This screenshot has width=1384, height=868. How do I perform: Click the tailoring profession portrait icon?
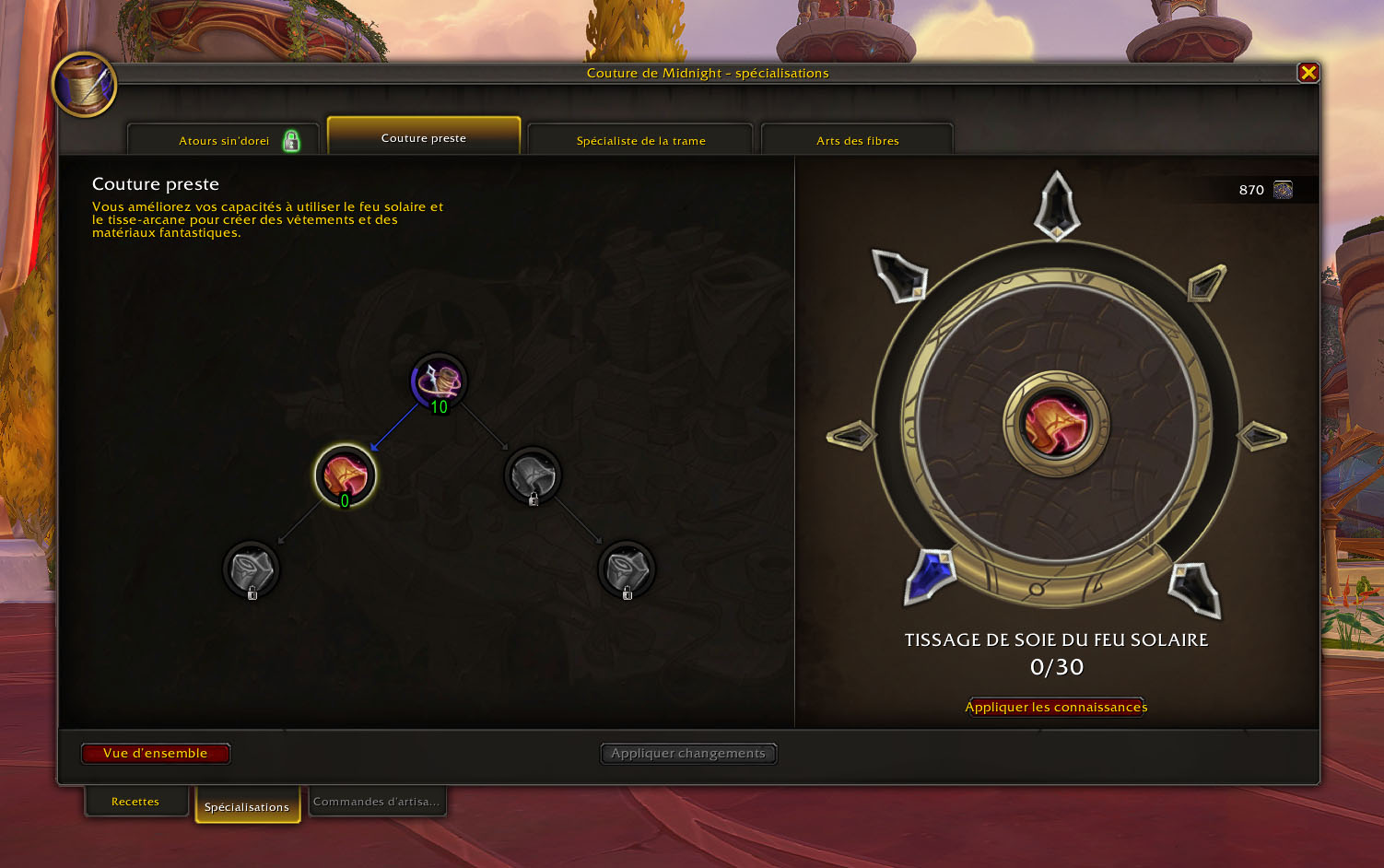pos(84,85)
